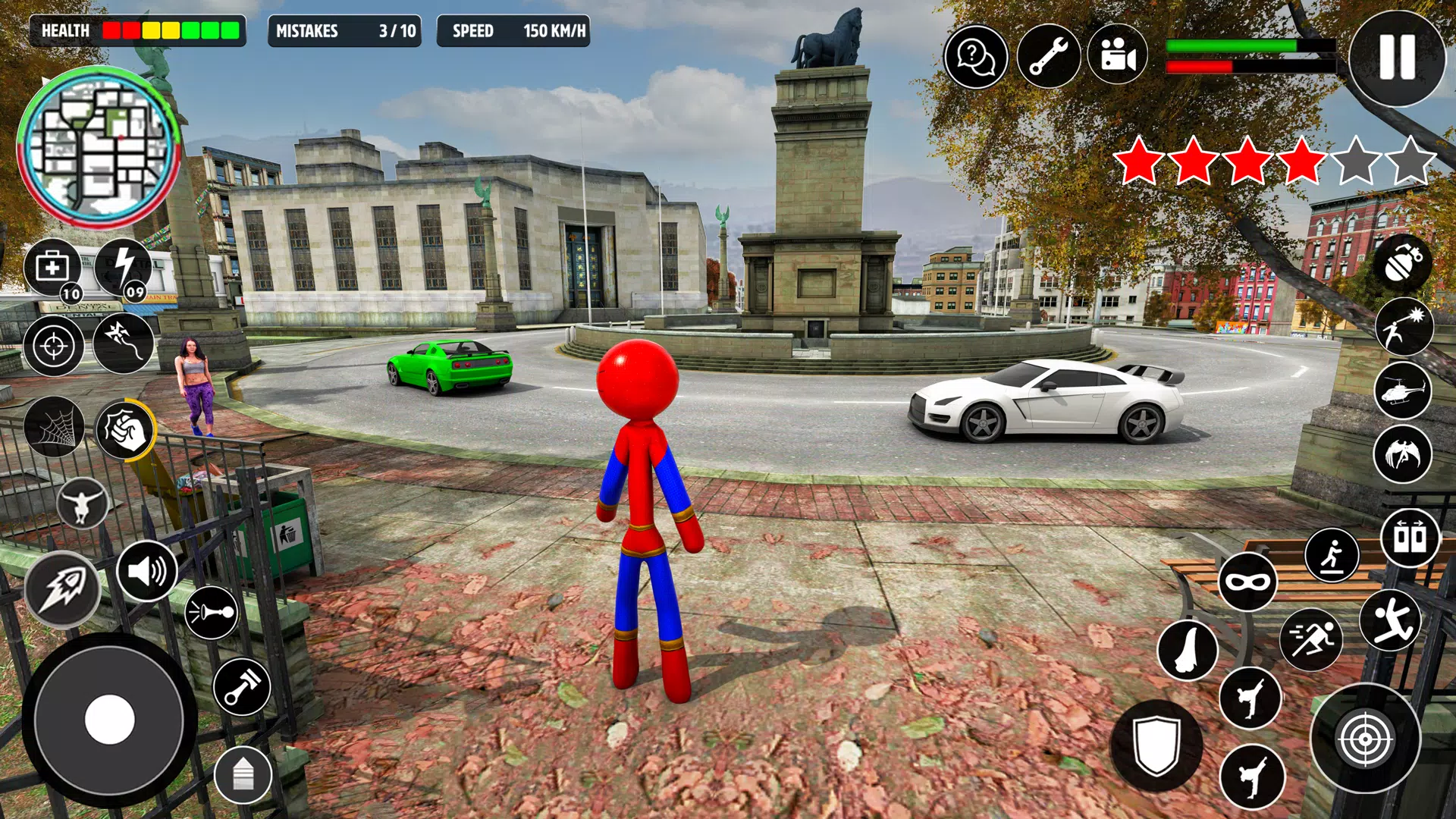Put on the mask icon button
Image resolution: width=1456 pixels, height=819 pixels.
pyautogui.click(x=1247, y=582)
